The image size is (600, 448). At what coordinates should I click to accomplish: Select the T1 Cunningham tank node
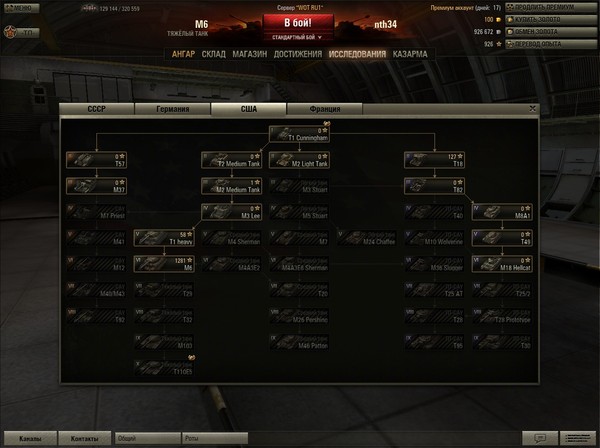(300, 133)
